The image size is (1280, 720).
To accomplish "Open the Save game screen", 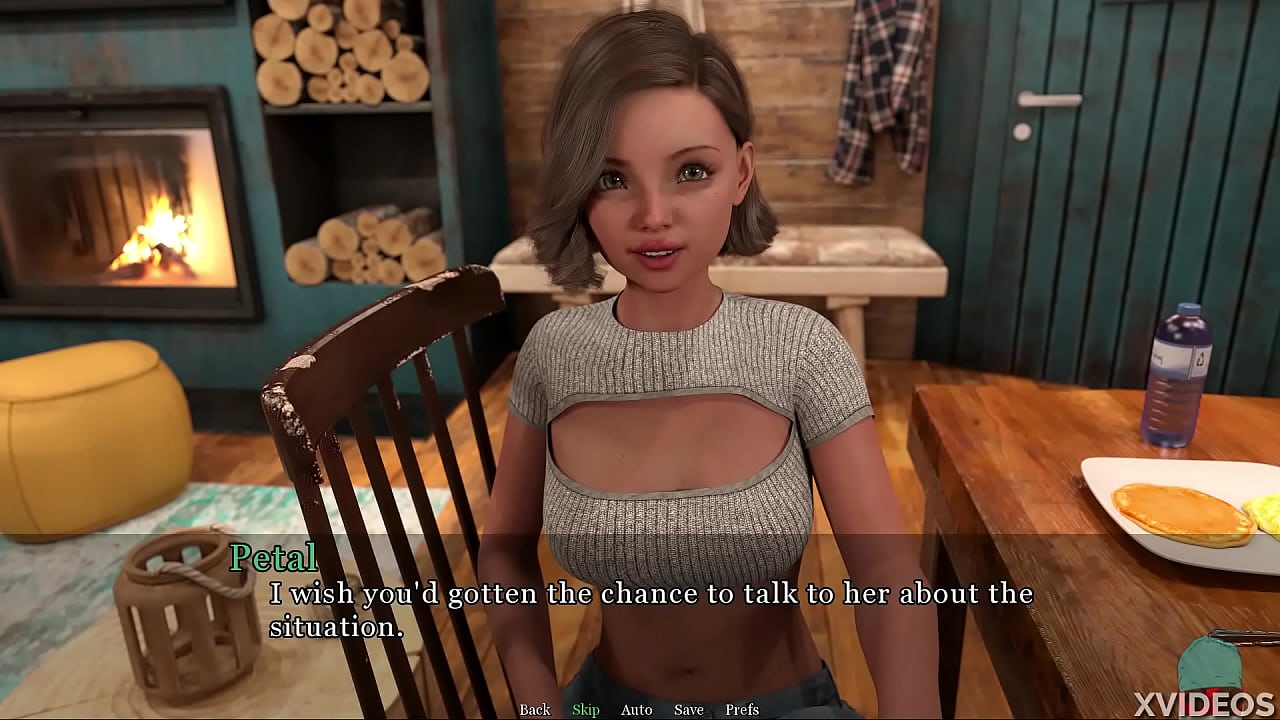I will click(x=689, y=709).
